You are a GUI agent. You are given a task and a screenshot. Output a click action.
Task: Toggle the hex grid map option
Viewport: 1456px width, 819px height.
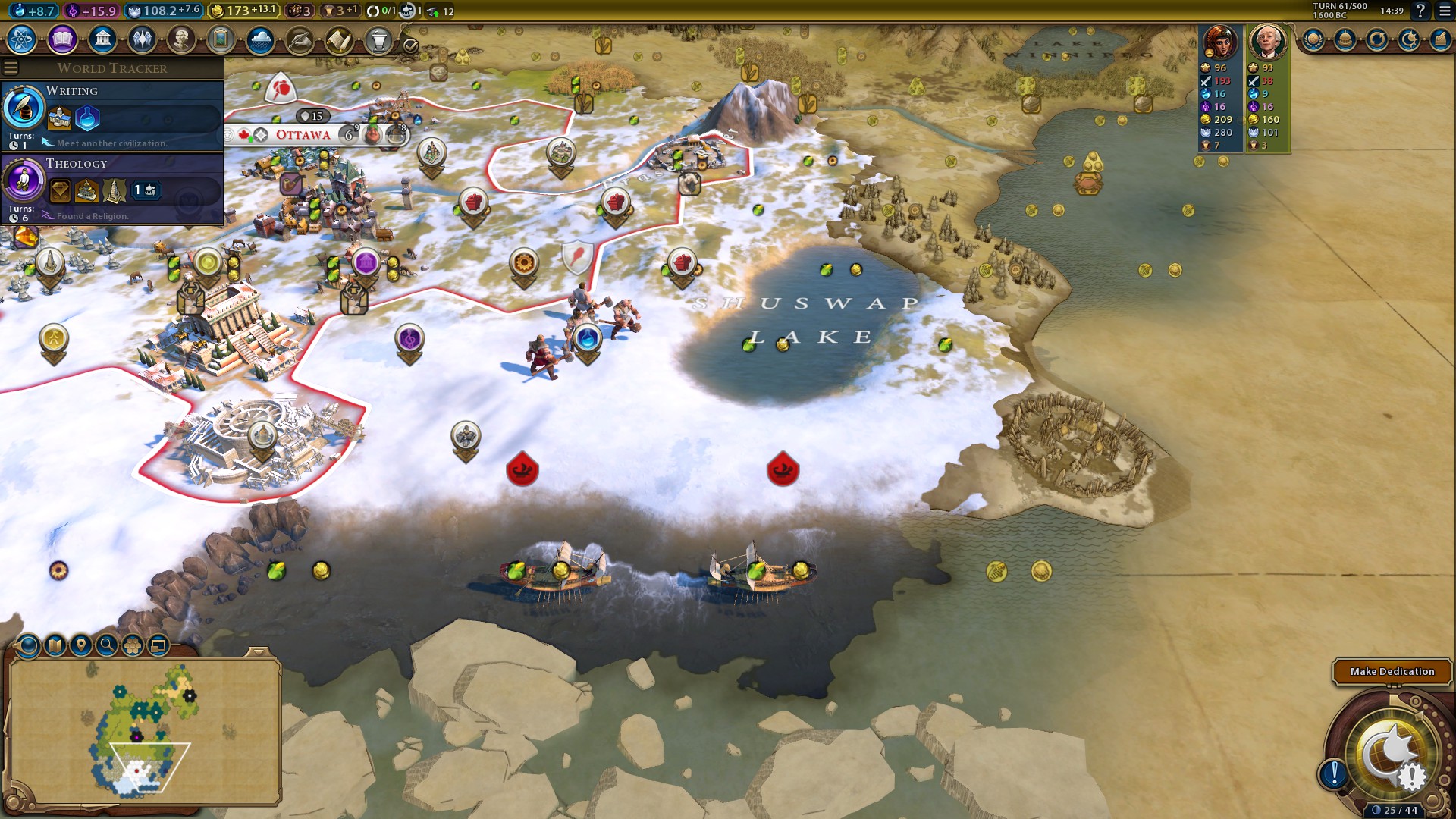(133, 645)
